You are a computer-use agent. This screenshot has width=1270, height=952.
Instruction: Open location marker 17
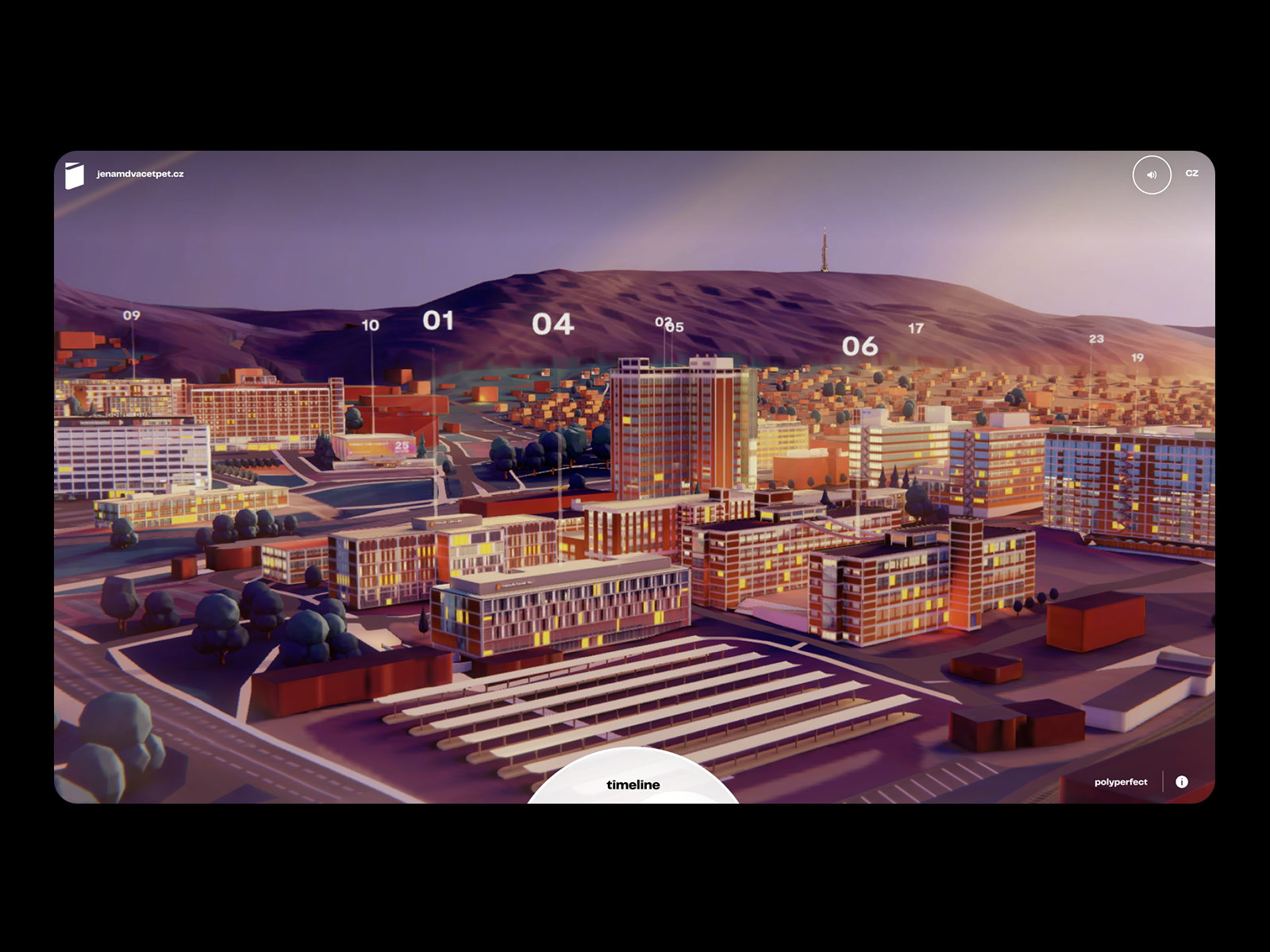point(916,328)
